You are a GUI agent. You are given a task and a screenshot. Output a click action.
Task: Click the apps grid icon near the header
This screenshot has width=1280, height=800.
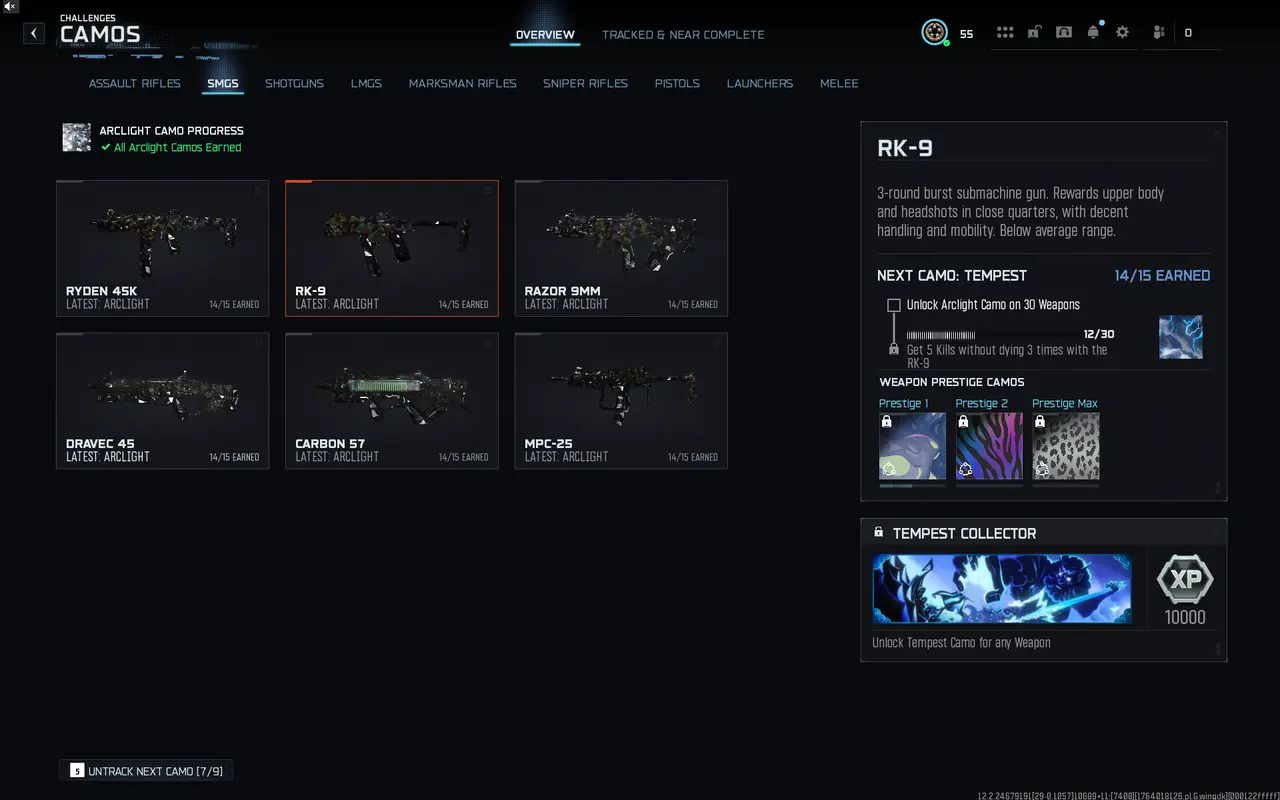1005,31
